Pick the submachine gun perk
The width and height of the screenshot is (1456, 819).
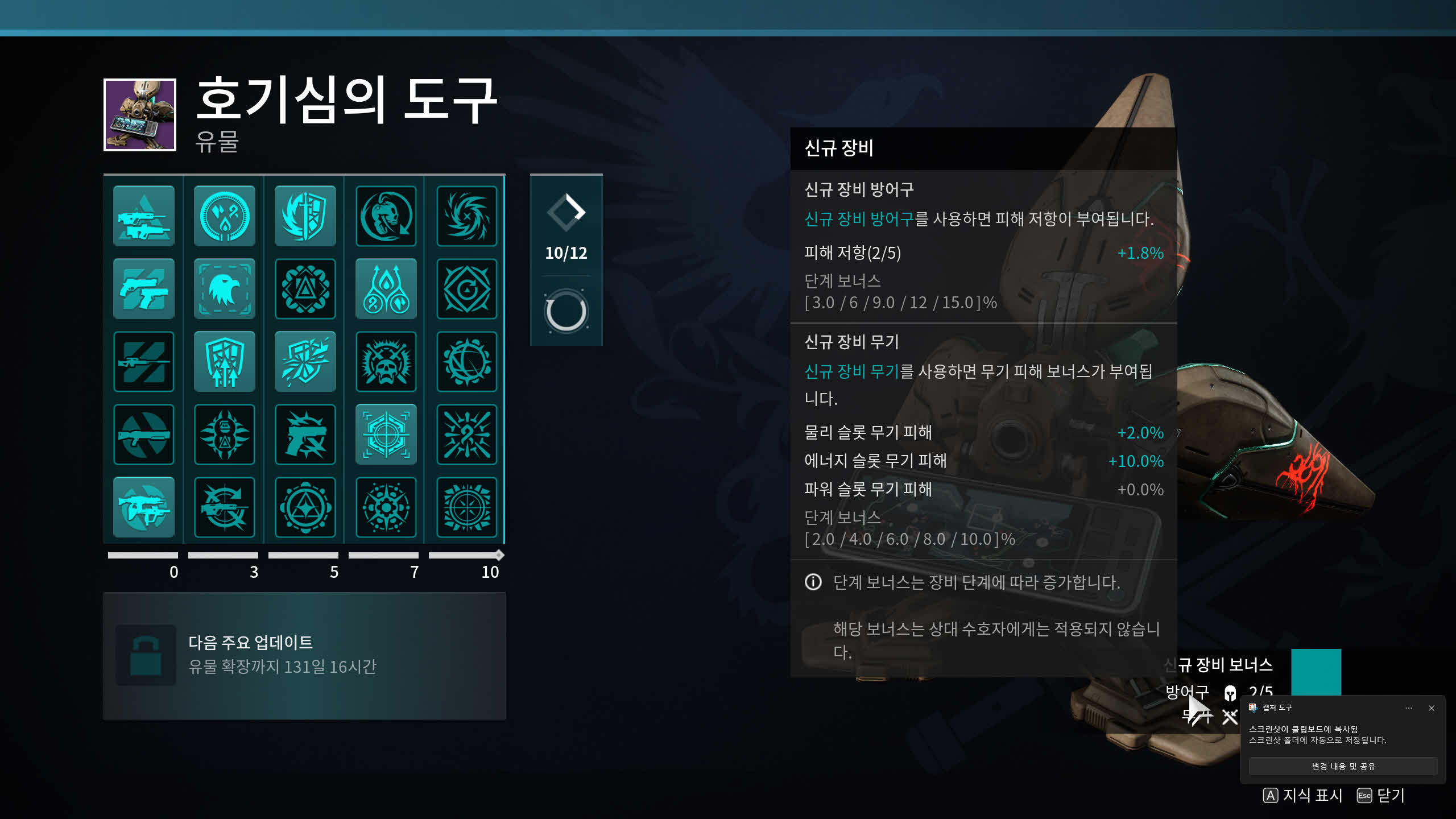coord(144,507)
